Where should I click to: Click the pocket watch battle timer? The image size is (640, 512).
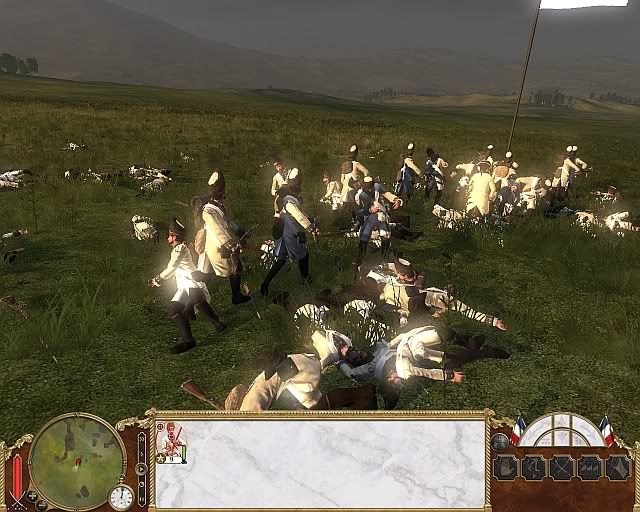click(121, 497)
